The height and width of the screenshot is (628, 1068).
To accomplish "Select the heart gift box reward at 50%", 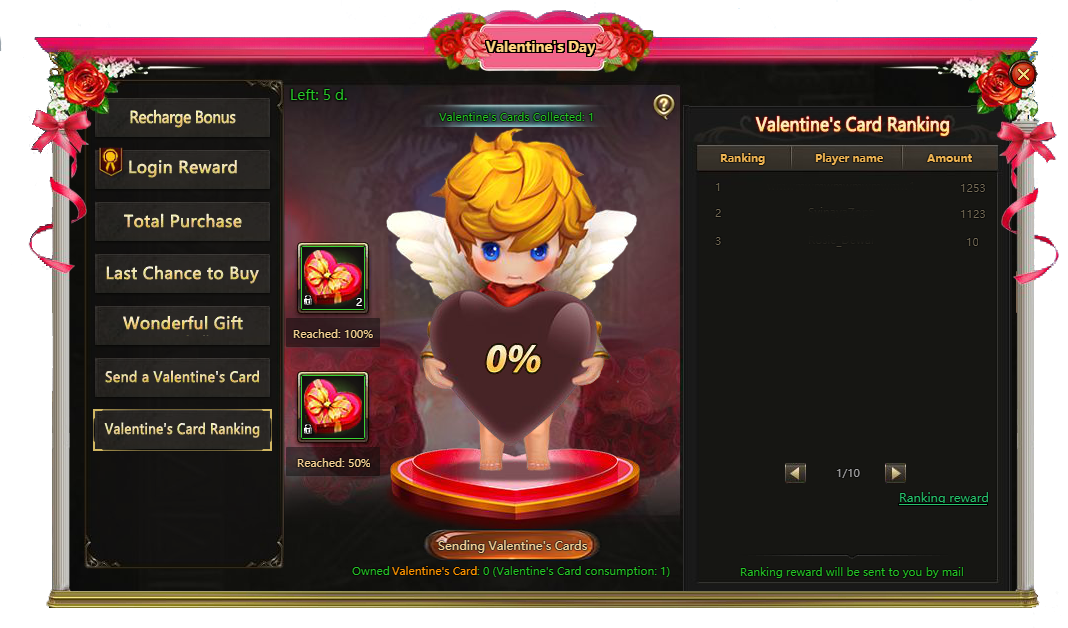I will pos(333,407).
